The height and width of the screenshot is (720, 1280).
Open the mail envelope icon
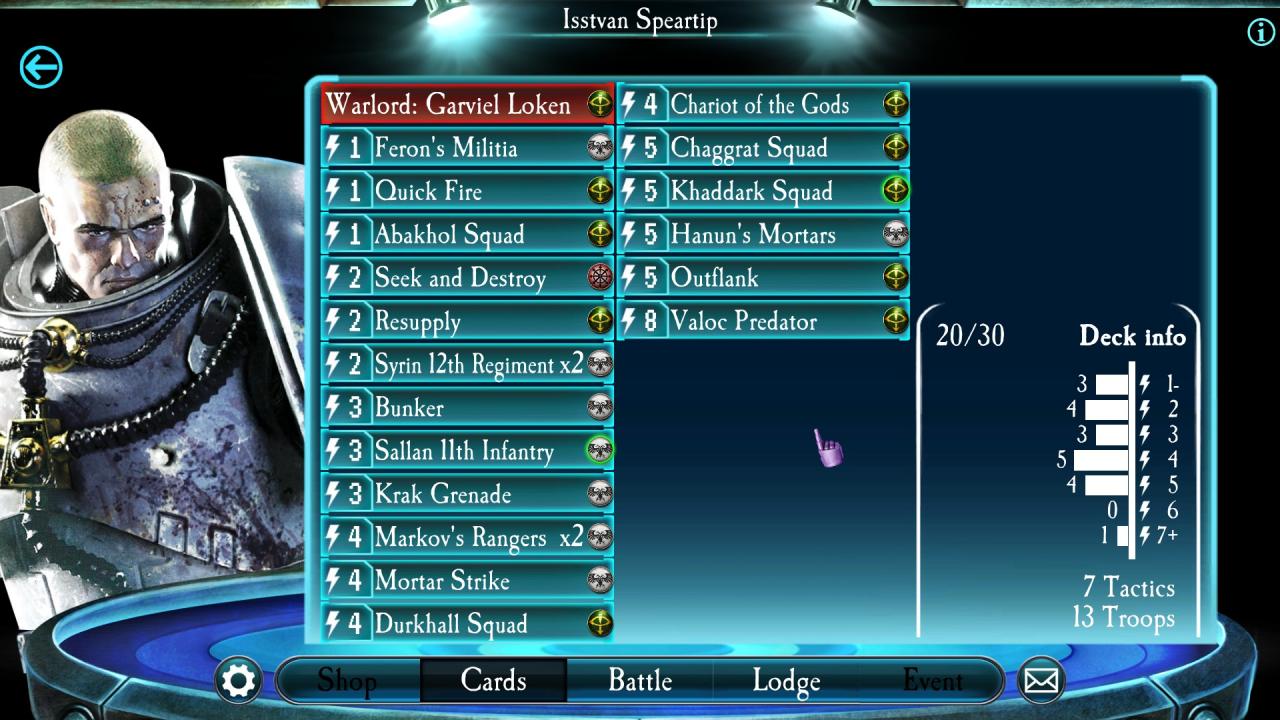pyautogui.click(x=1041, y=681)
